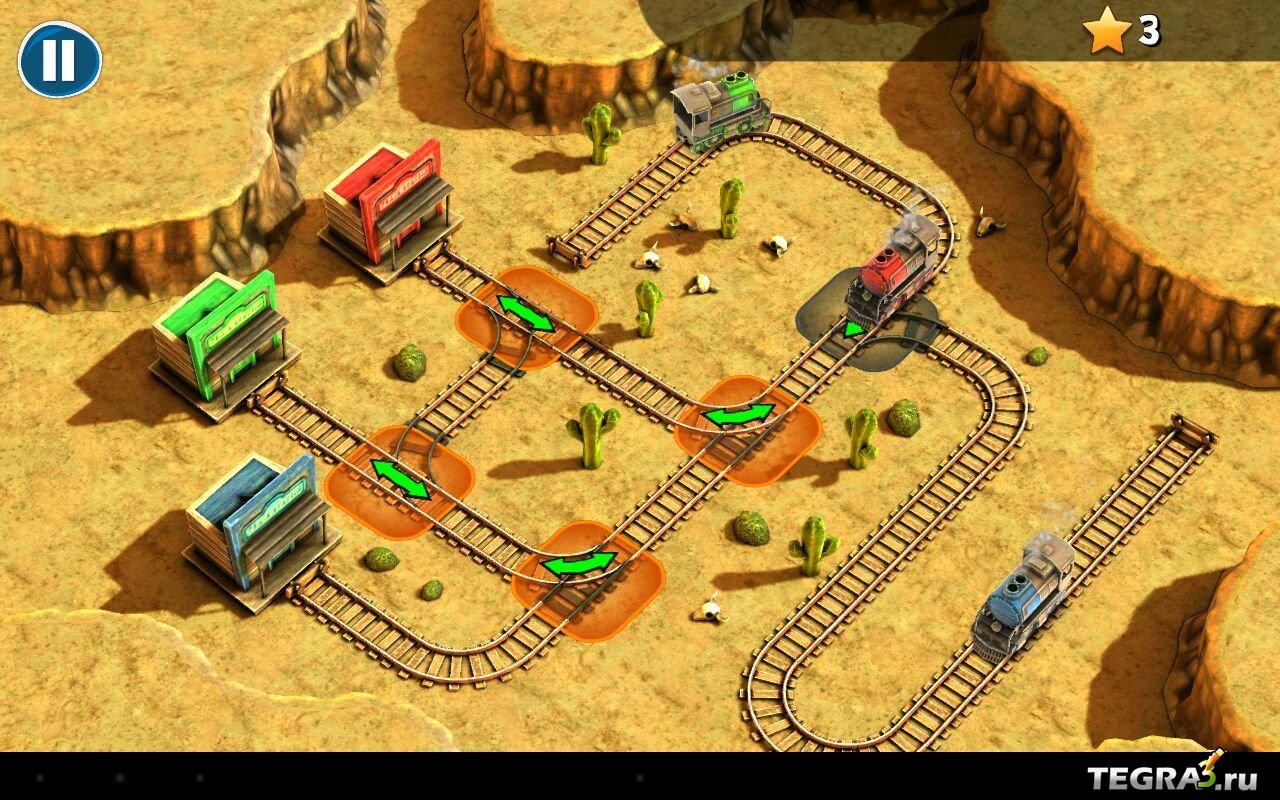Image resolution: width=1280 pixels, height=800 pixels.
Task: Pause the game with the pause button
Action: (60, 60)
